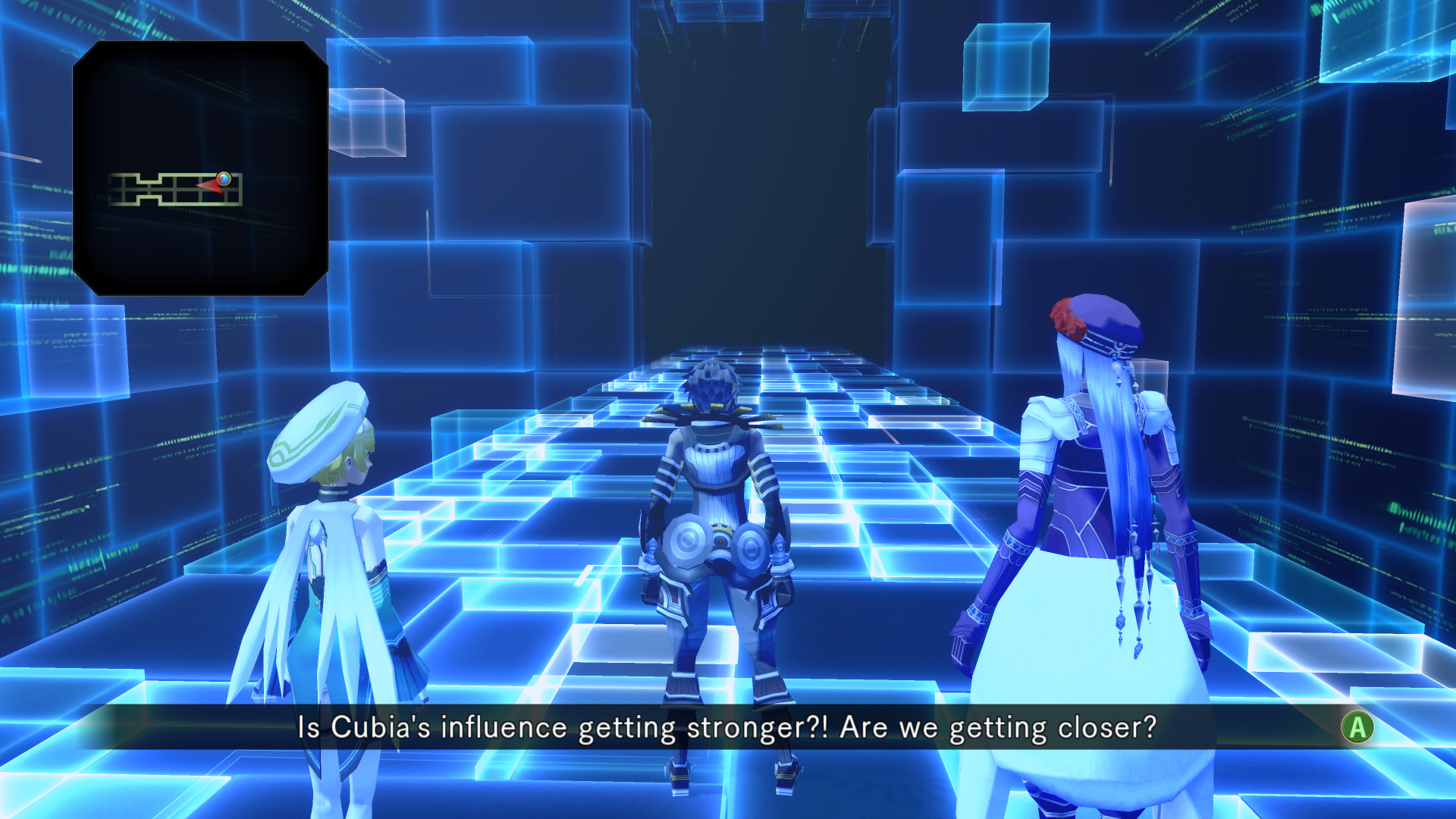Click the minimap in the corner
Image resolution: width=1456 pixels, height=819 pixels.
tap(200, 168)
